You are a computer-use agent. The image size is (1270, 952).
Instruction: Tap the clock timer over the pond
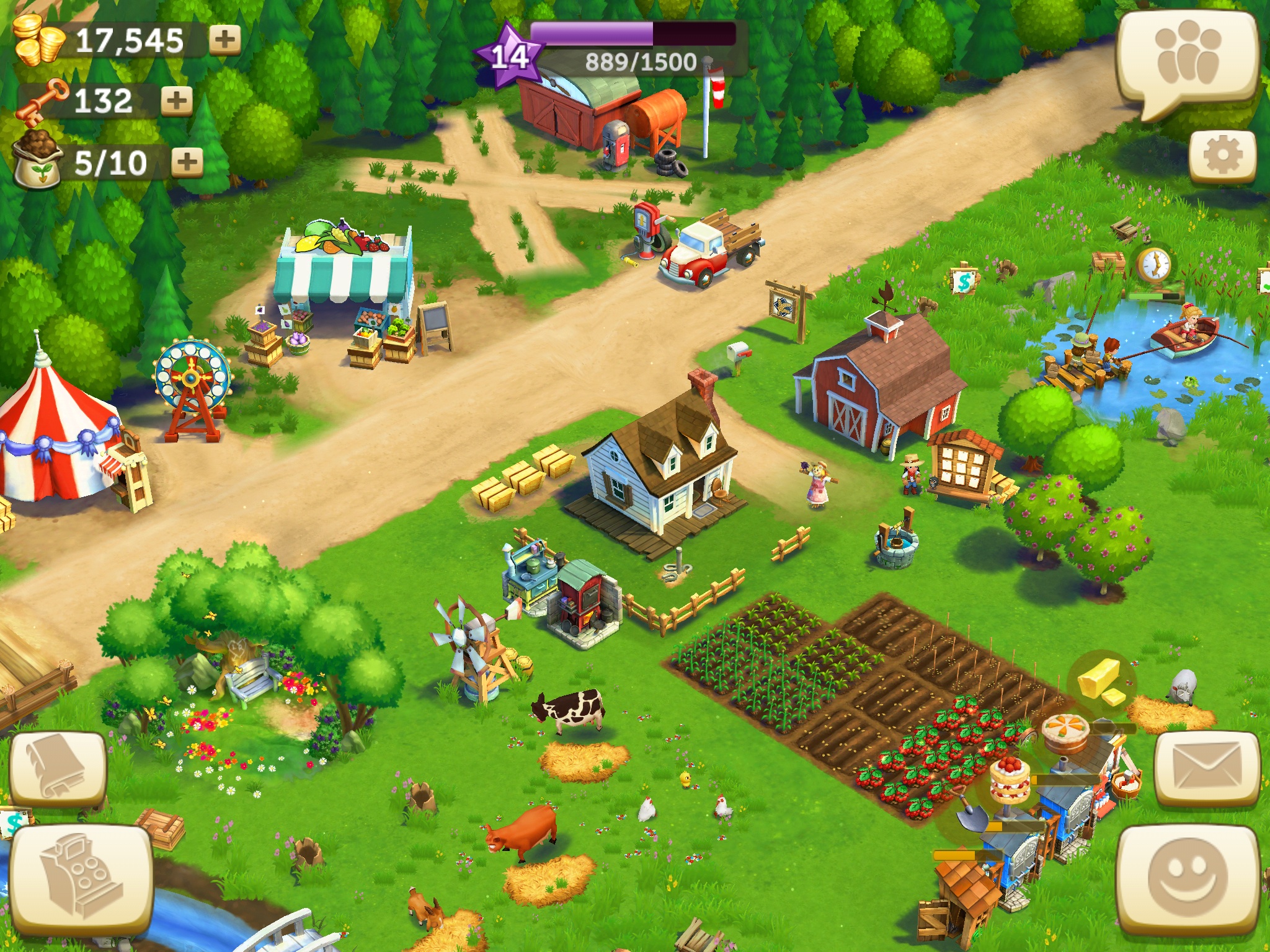point(1153,265)
